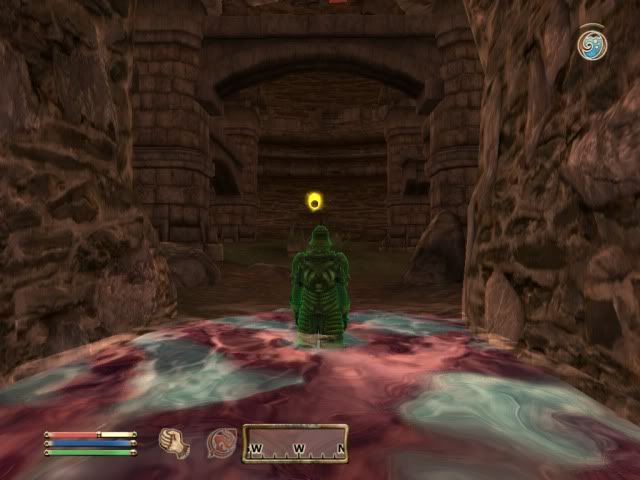Click the compass heading bar
Image resolution: width=640 pixels, height=480 pixels.
click(297, 441)
